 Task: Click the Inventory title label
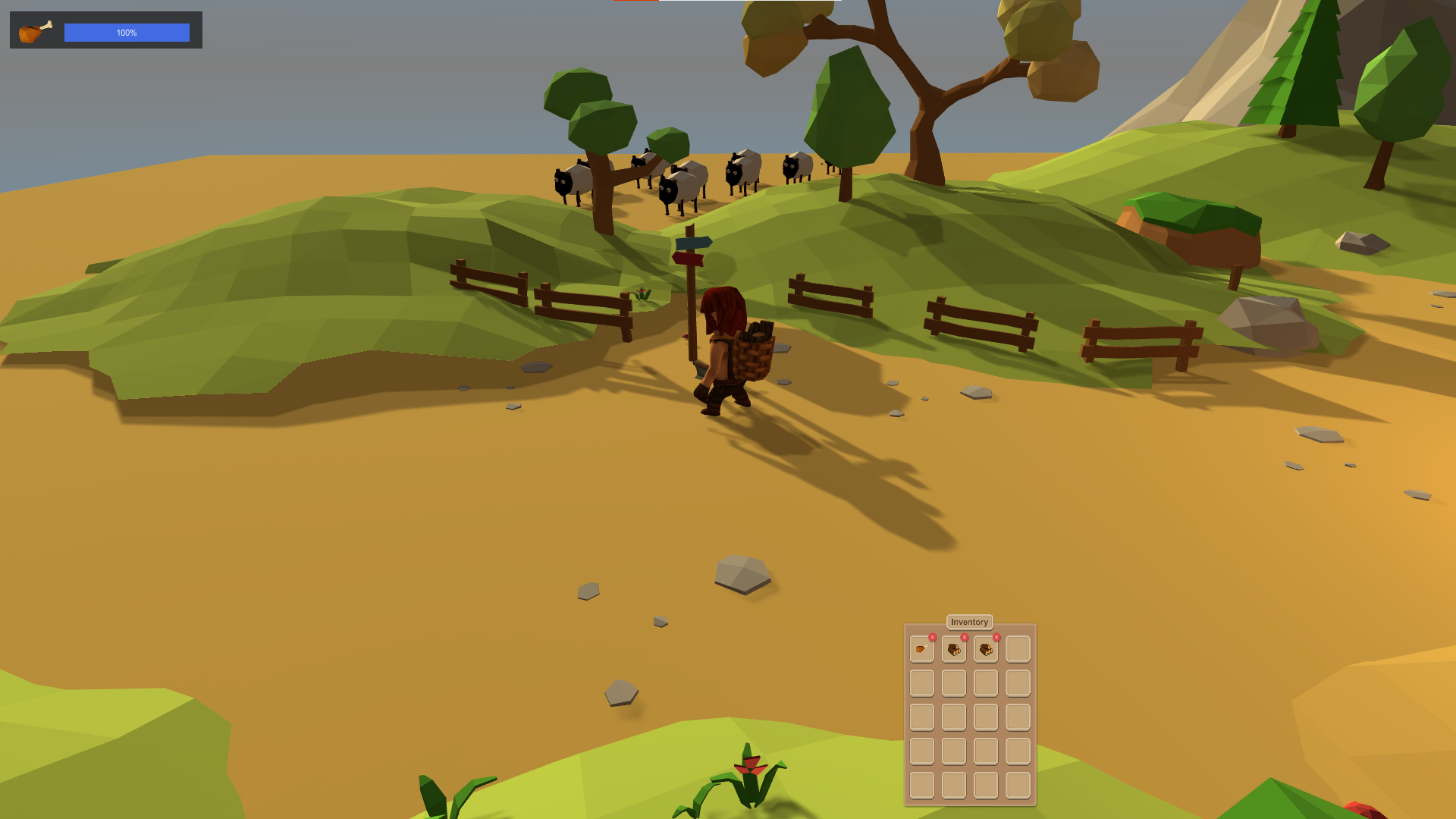click(969, 622)
